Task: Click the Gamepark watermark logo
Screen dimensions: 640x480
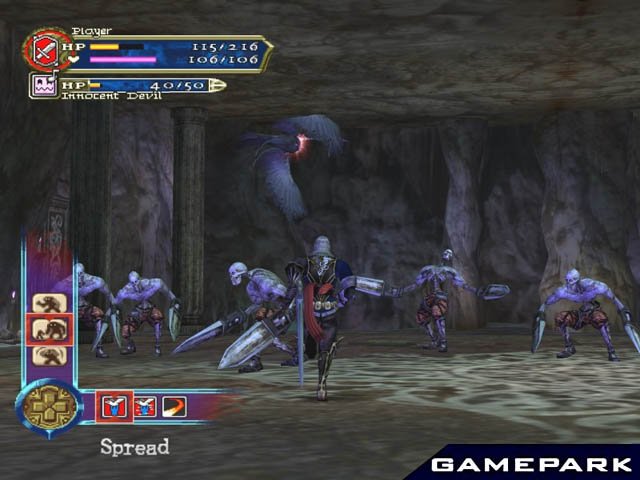Action: tap(531, 464)
